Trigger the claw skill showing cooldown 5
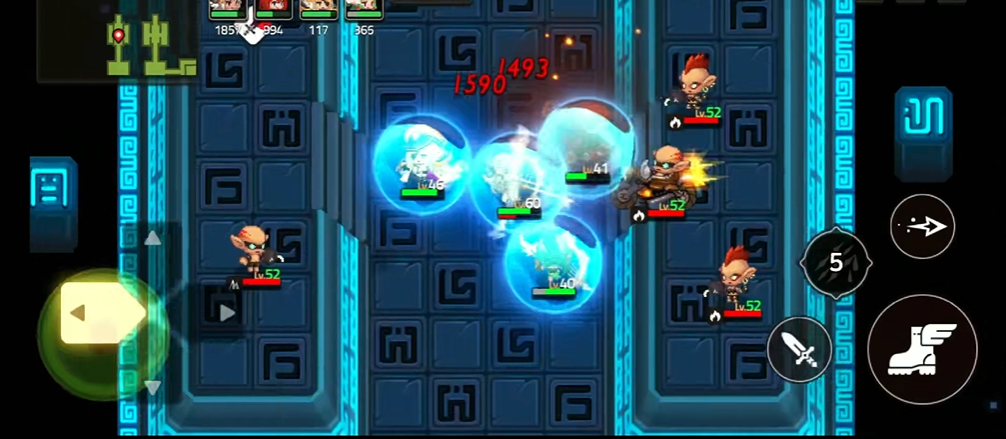Screen dimensions: 1006x439 click(x=836, y=263)
